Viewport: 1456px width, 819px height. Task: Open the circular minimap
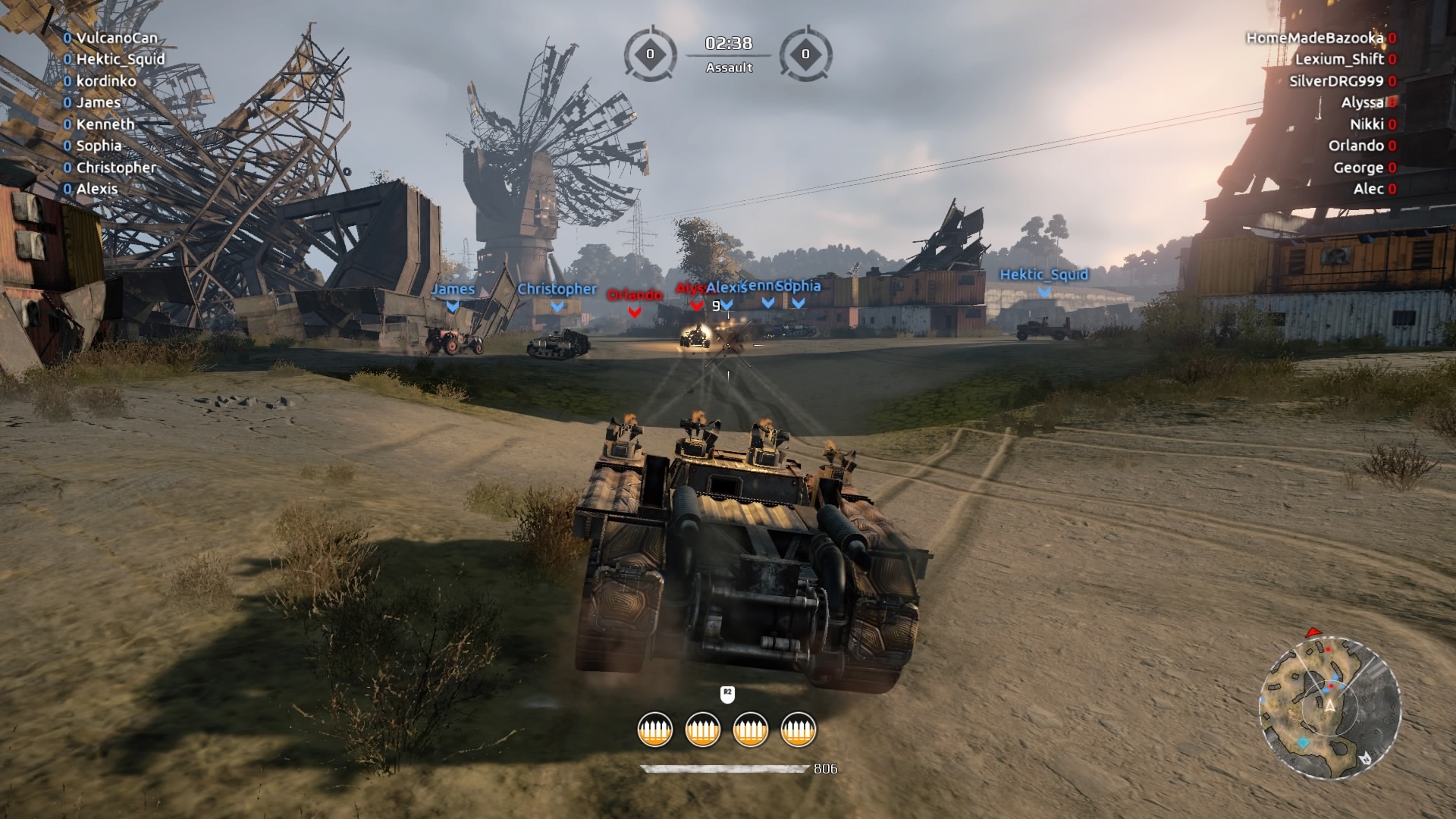(x=1329, y=708)
